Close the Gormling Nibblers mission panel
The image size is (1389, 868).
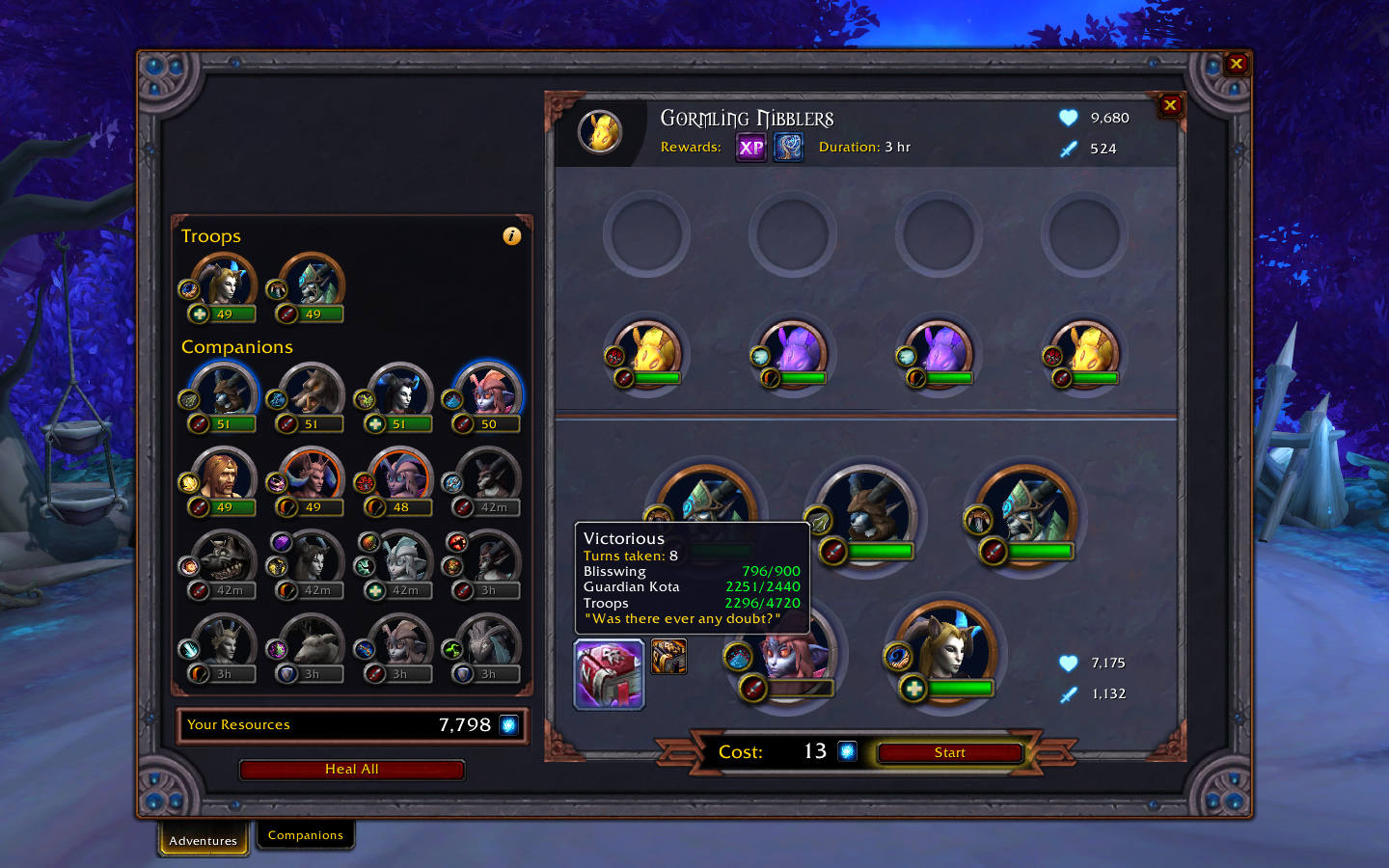pyautogui.click(x=1170, y=106)
